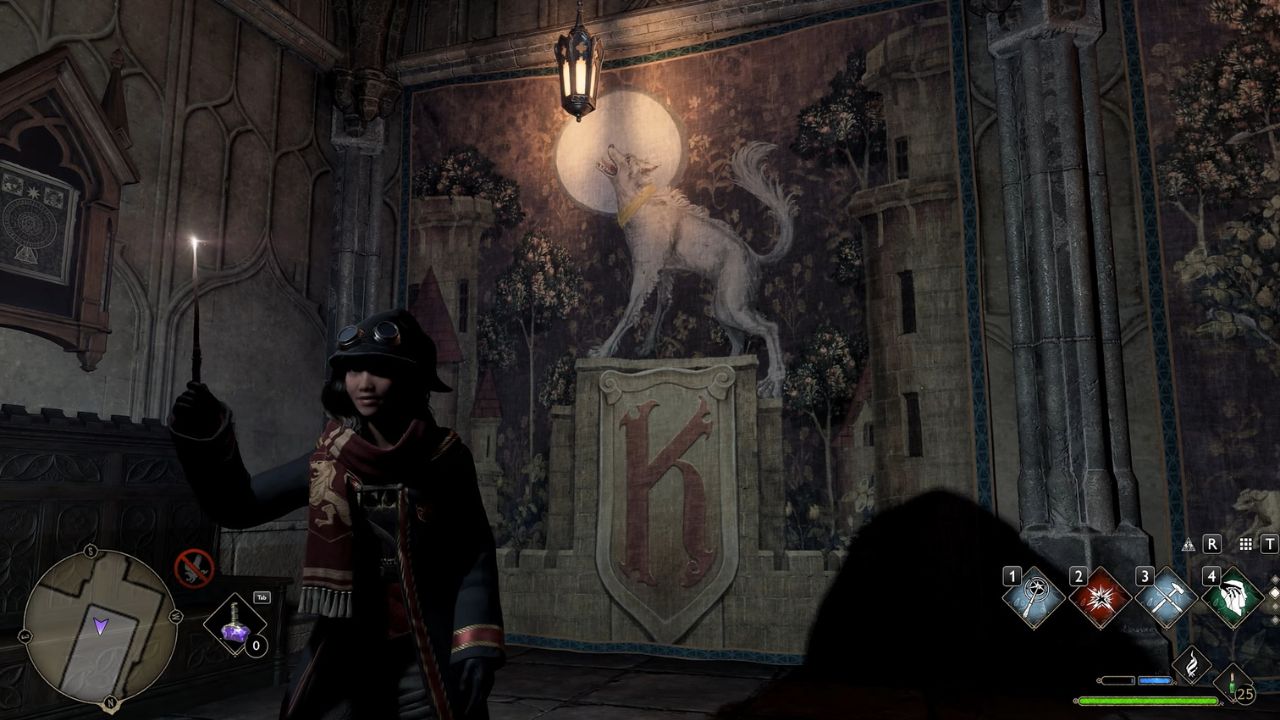Toggle the T key prompt on the HUD
Image resolution: width=1280 pixels, height=720 pixels.
click(x=1269, y=544)
